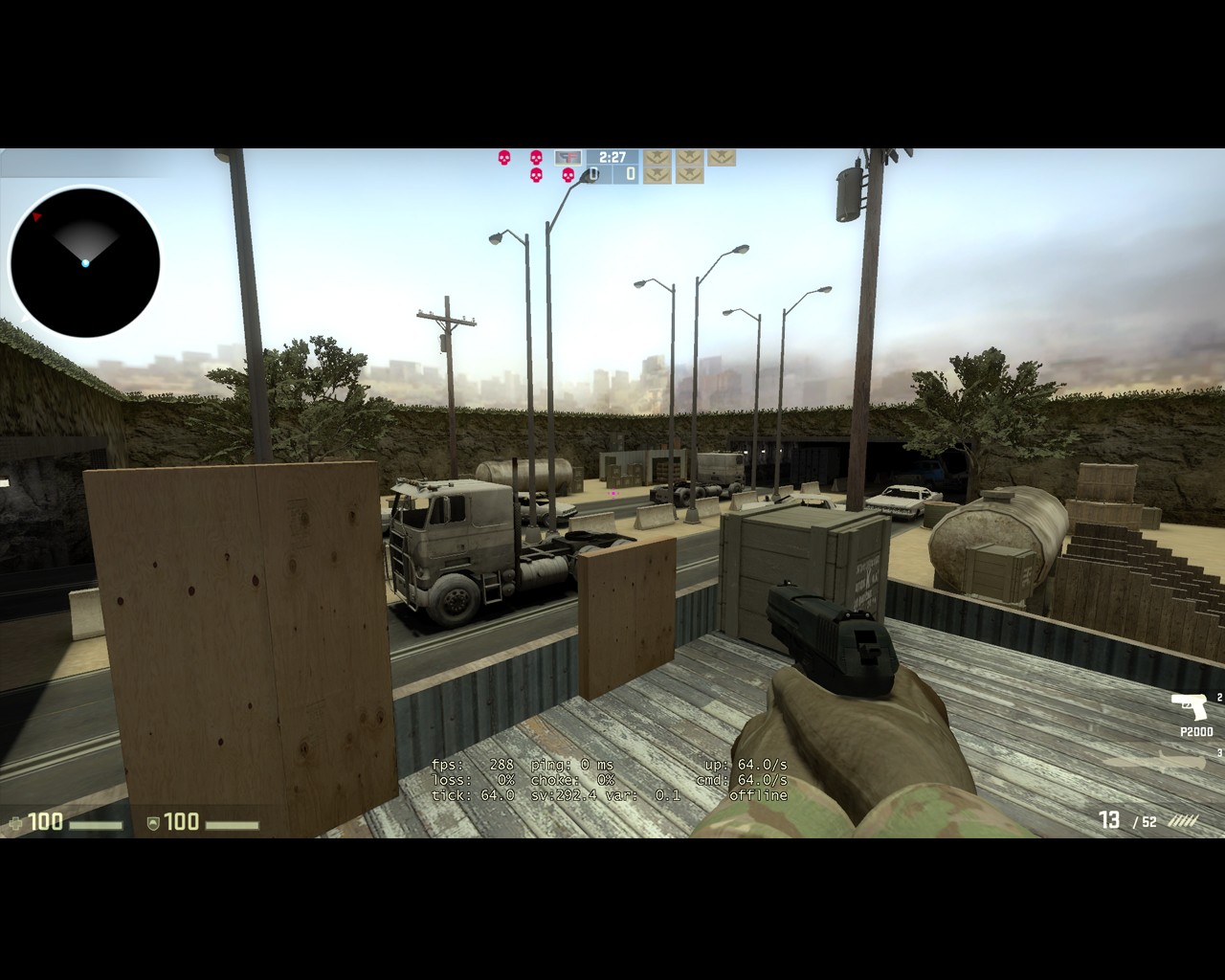The height and width of the screenshot is (980, 1225).
Task: Click the reserve ammo bullets icon beside 52
Action: (x=1183, y=820)
